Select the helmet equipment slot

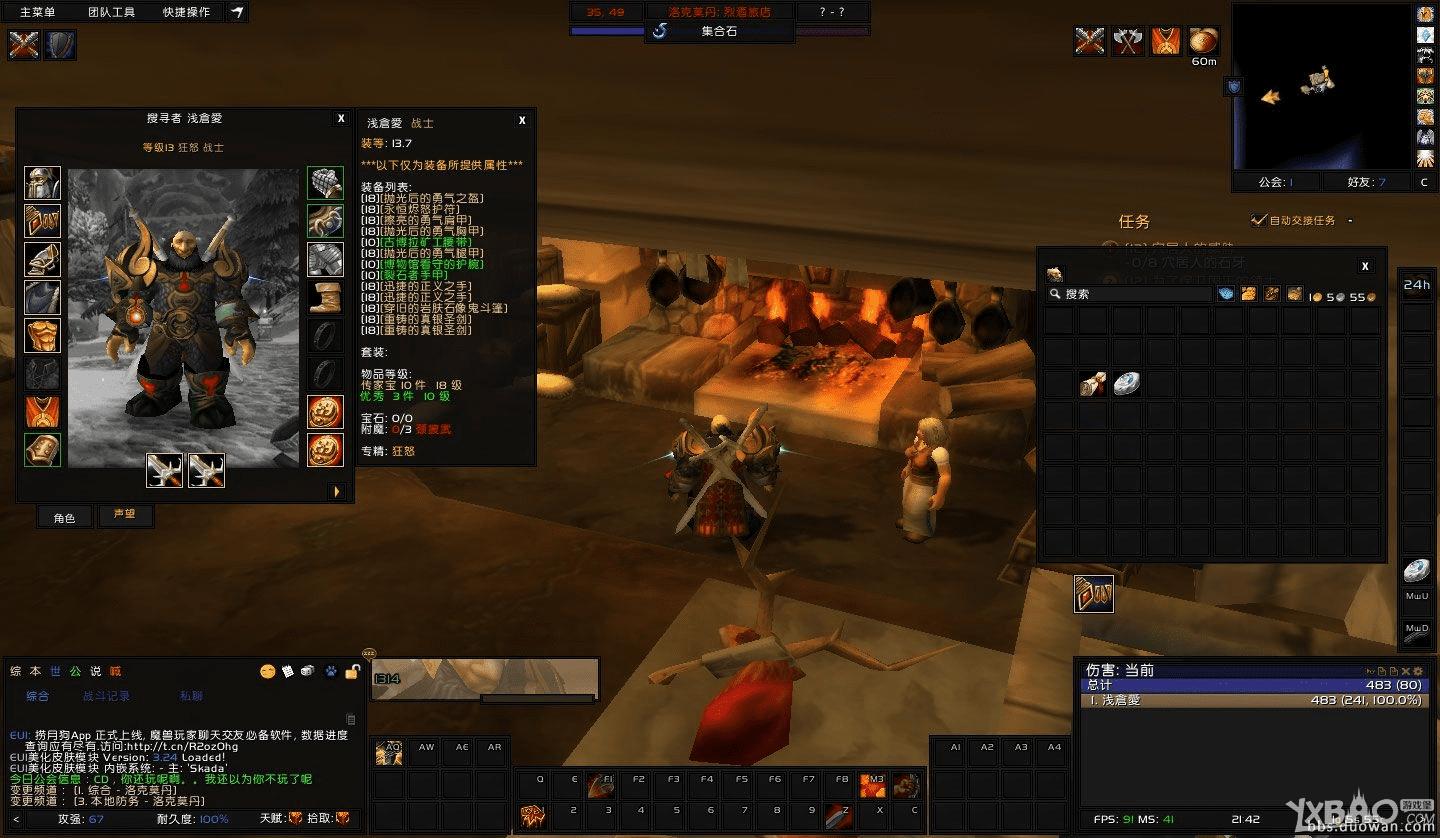(x=42, y=184)
